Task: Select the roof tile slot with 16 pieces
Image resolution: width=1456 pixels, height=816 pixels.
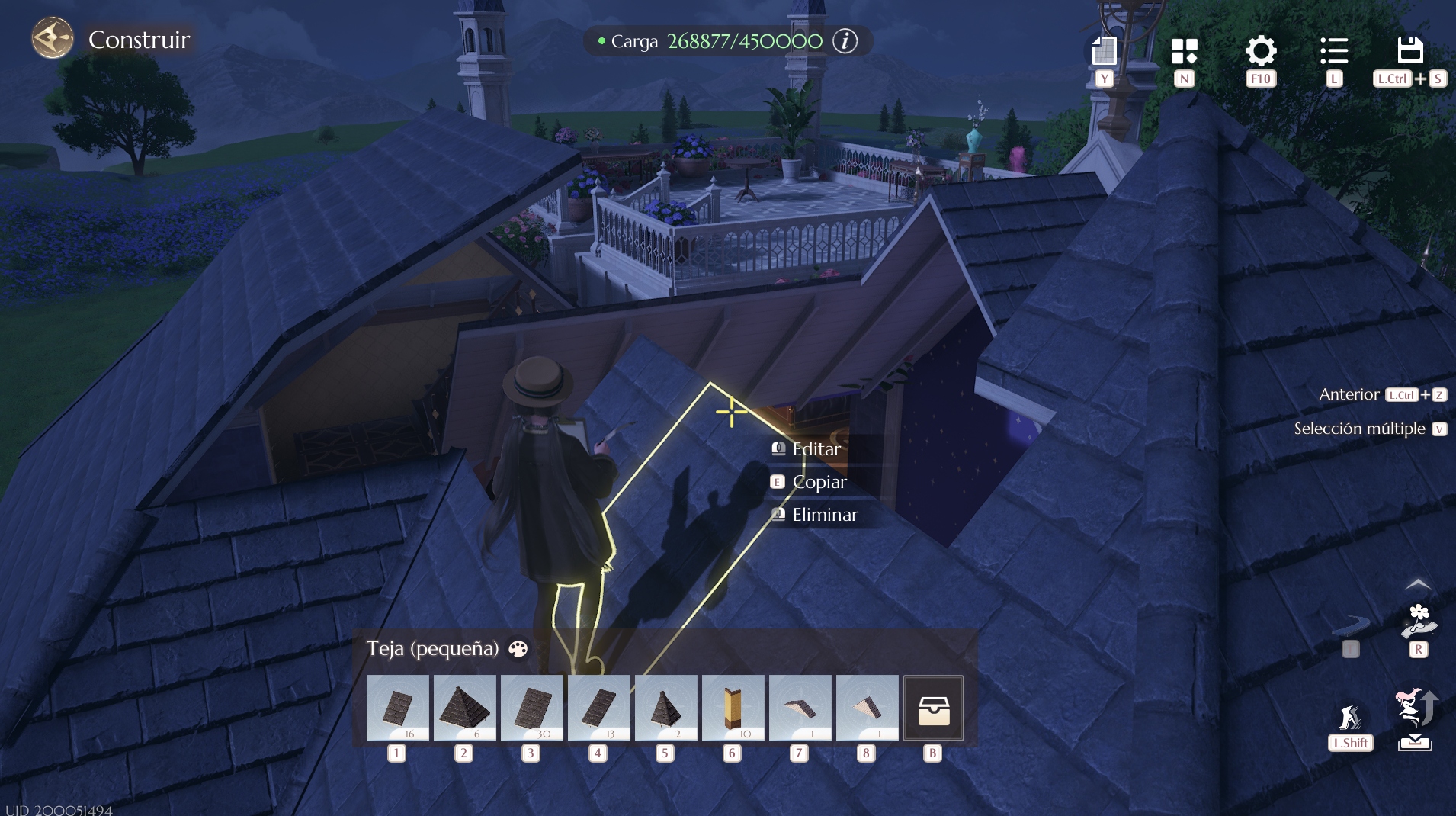Action: coord(397,708)
